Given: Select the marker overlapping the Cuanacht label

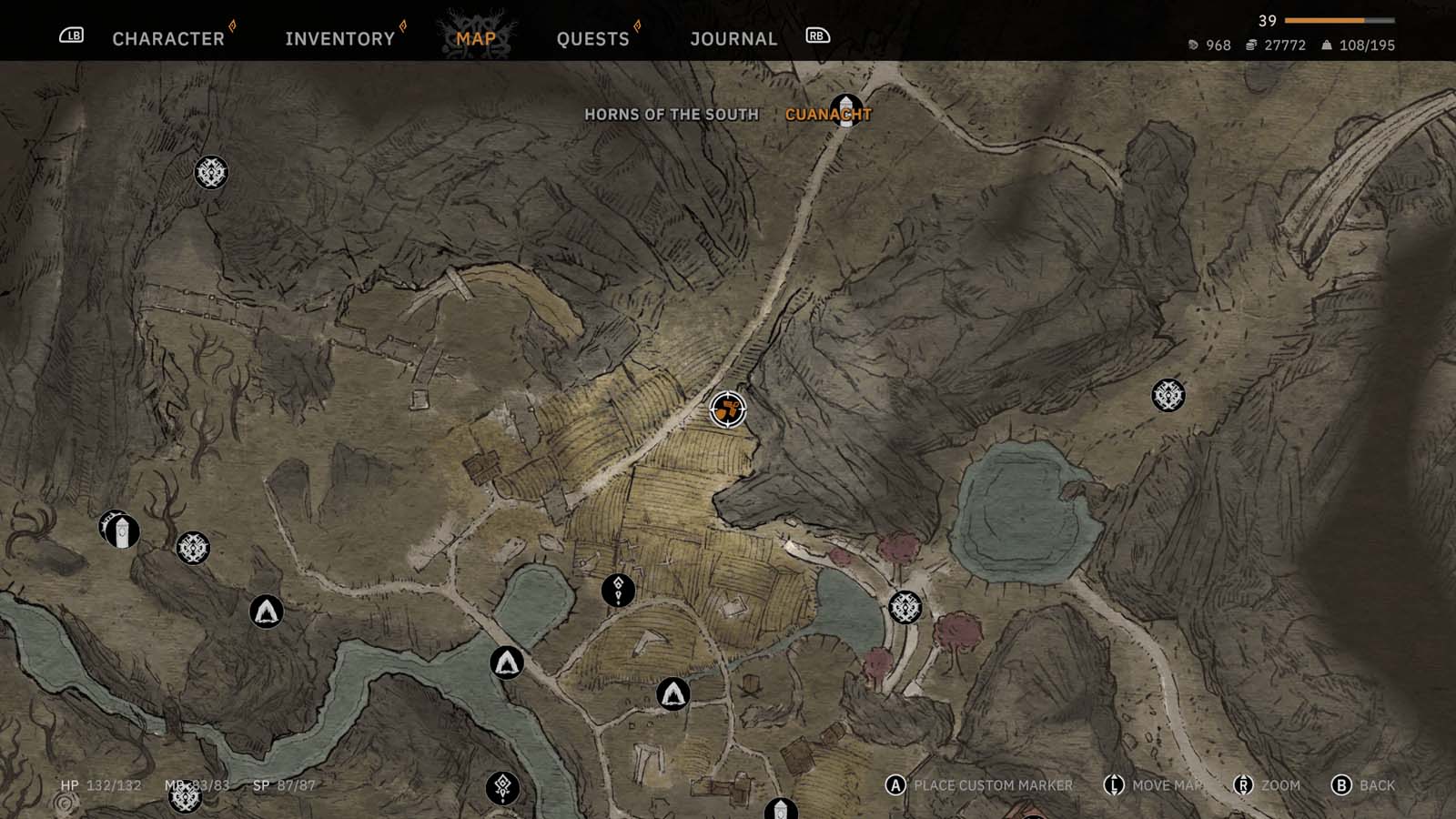Looking at the screenshot, I should pyautogui.click(x=846, y=108).
